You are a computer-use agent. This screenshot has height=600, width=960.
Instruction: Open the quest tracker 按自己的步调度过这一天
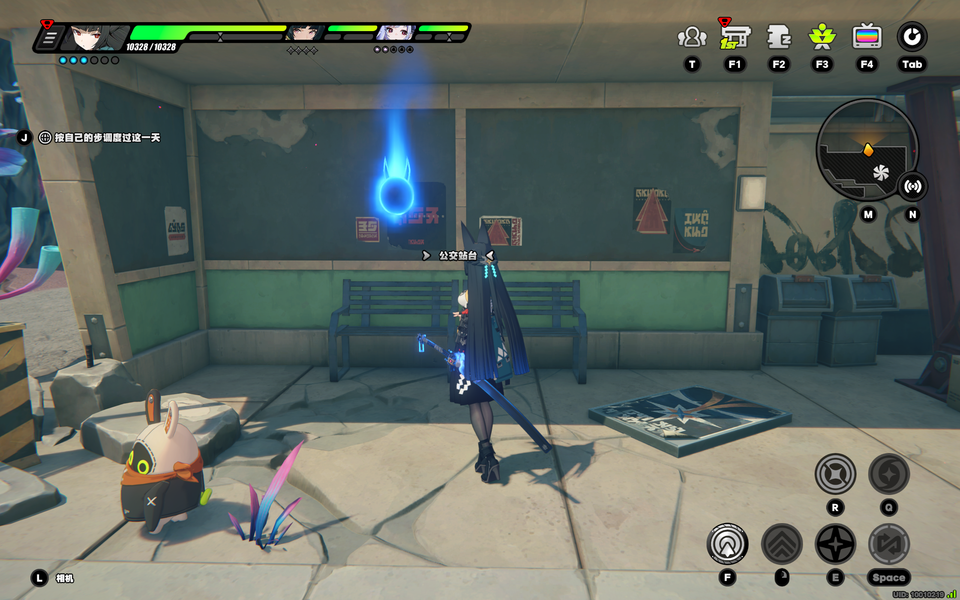tap(100, 137)
